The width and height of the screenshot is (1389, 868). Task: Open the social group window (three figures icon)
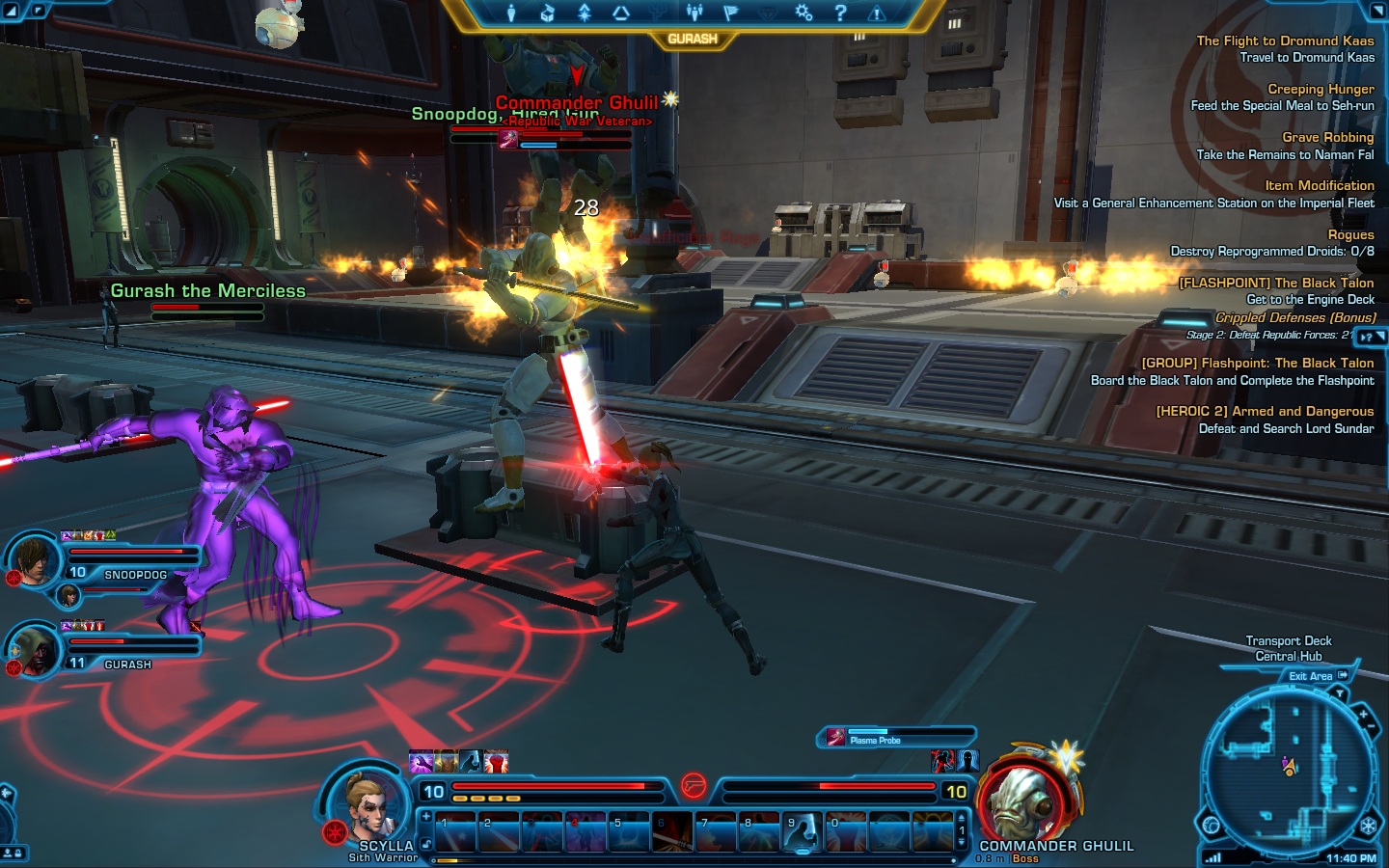click(694, 13)
